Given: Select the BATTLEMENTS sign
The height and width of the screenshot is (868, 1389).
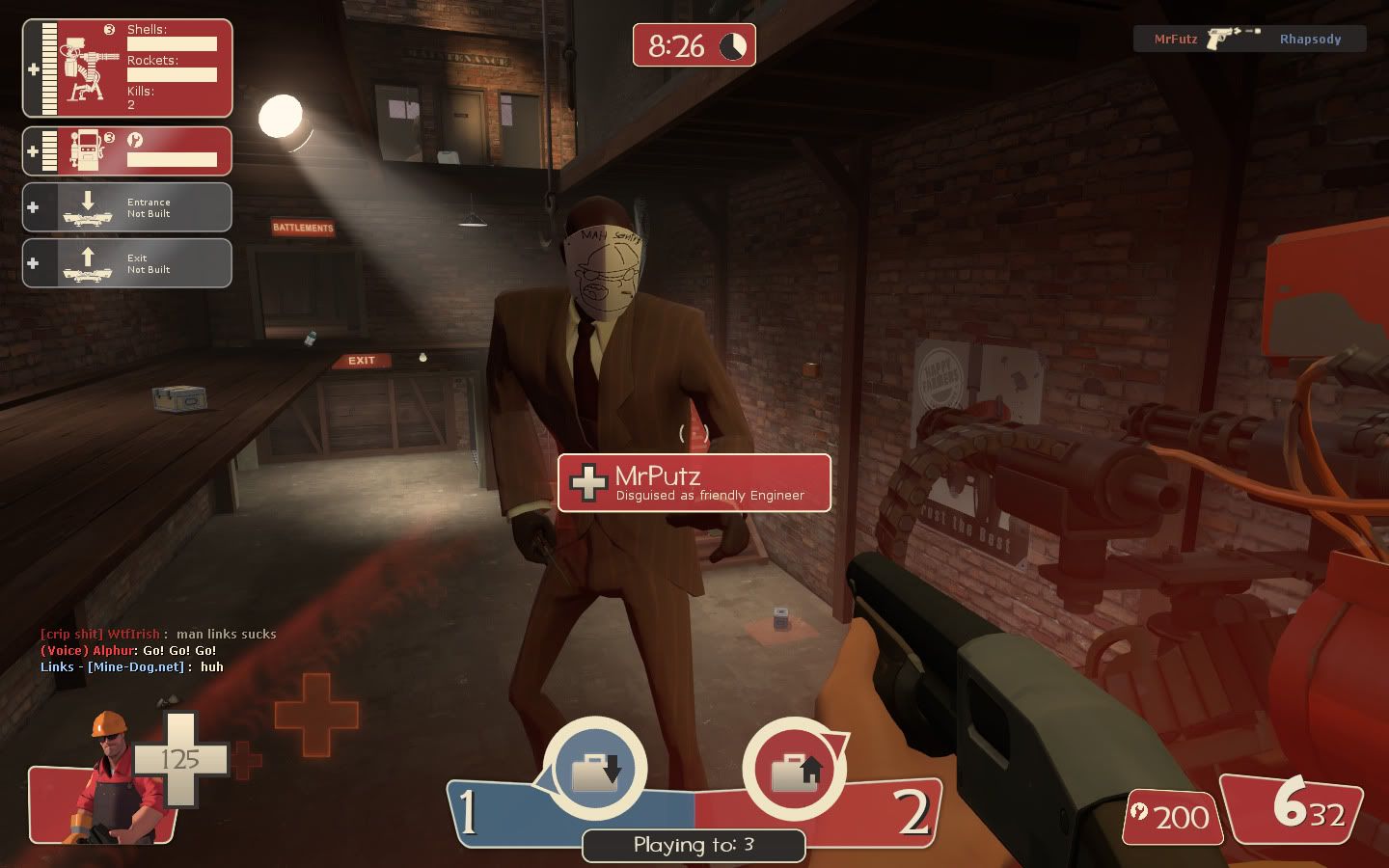Looking at the screenshot, I should click(301, 229).
